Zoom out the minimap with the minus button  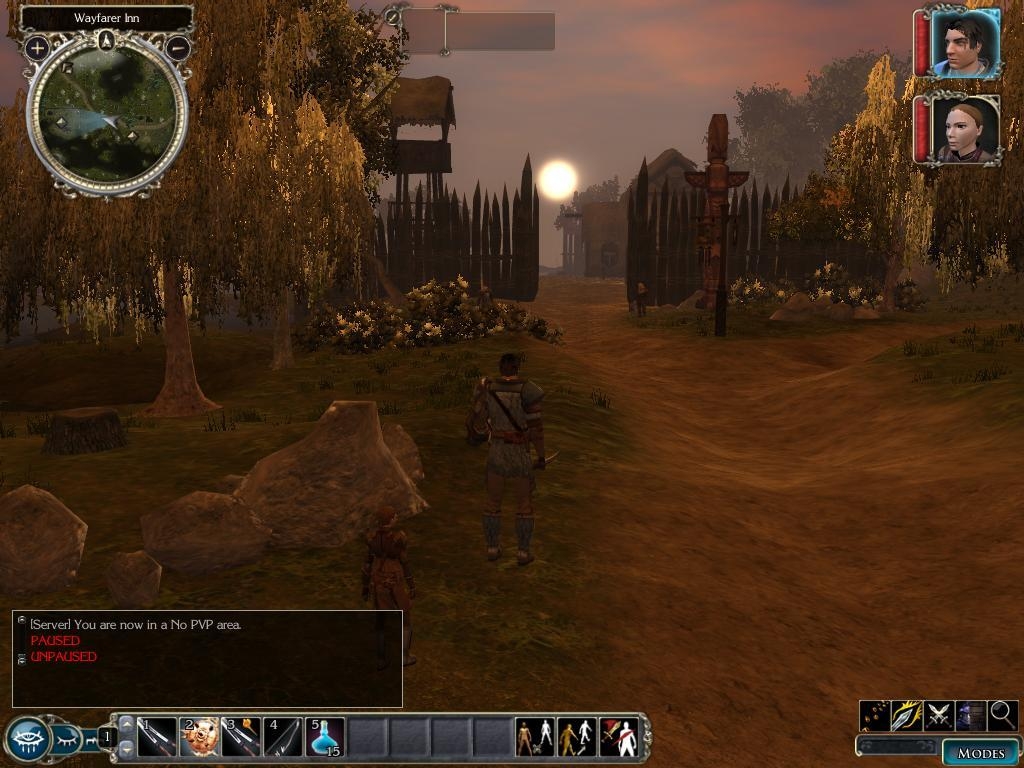tap(178, 47)
